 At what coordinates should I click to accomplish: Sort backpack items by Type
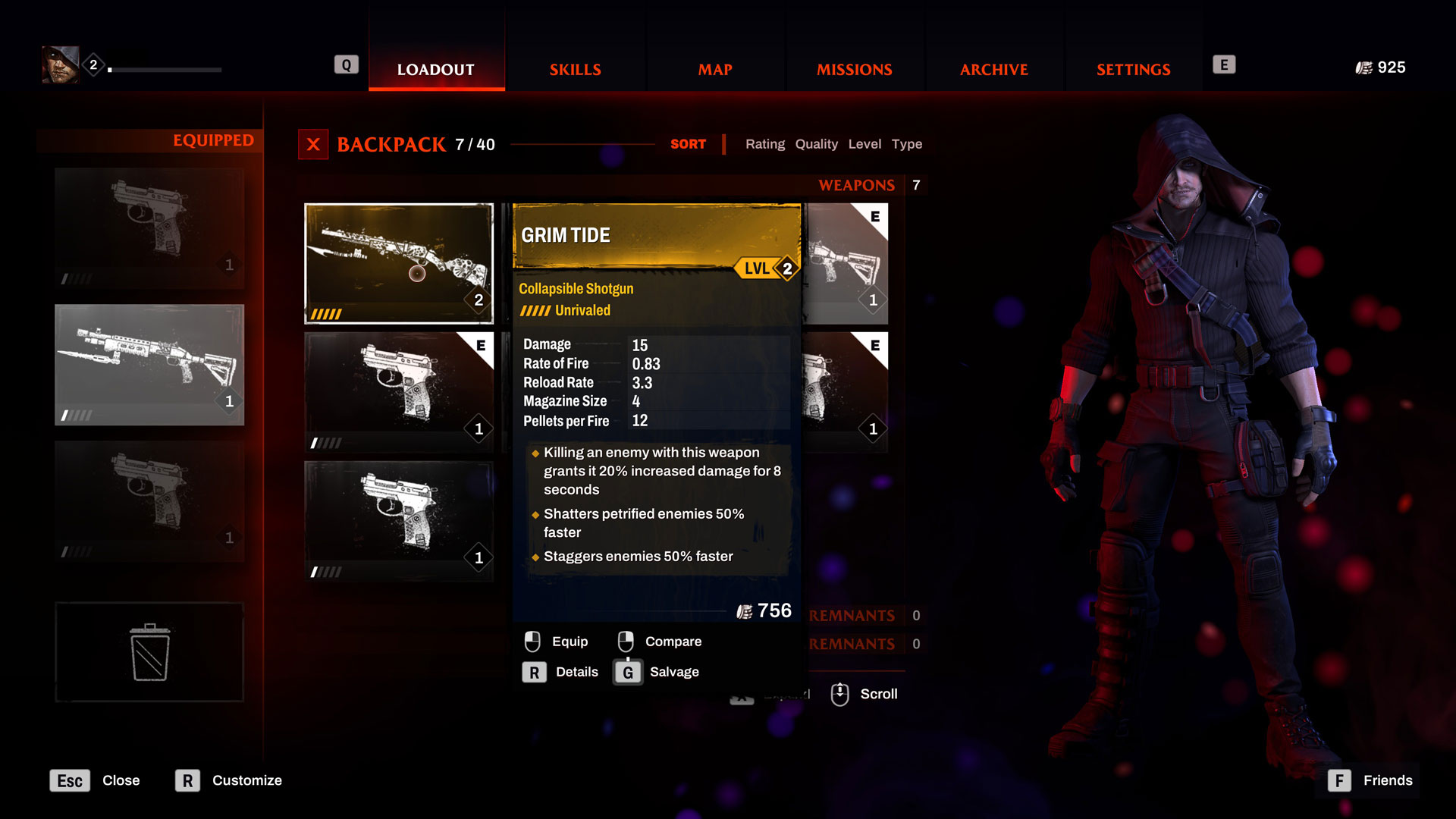point(906,144)
